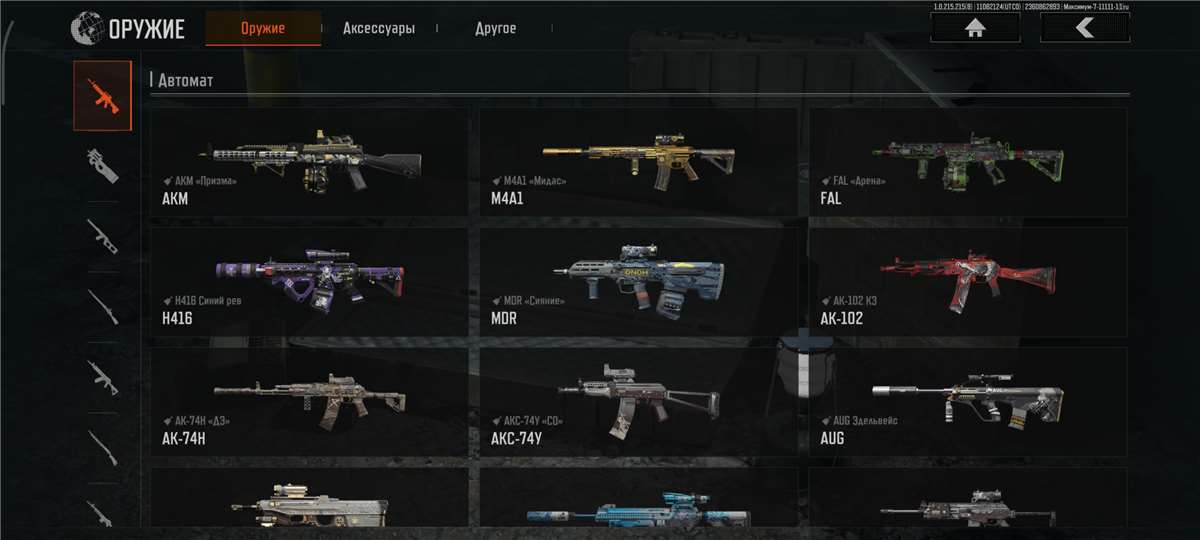Viewport: 1200px width, 540px height.
Task: Select the Оружие tab
Action: (263, 28)
